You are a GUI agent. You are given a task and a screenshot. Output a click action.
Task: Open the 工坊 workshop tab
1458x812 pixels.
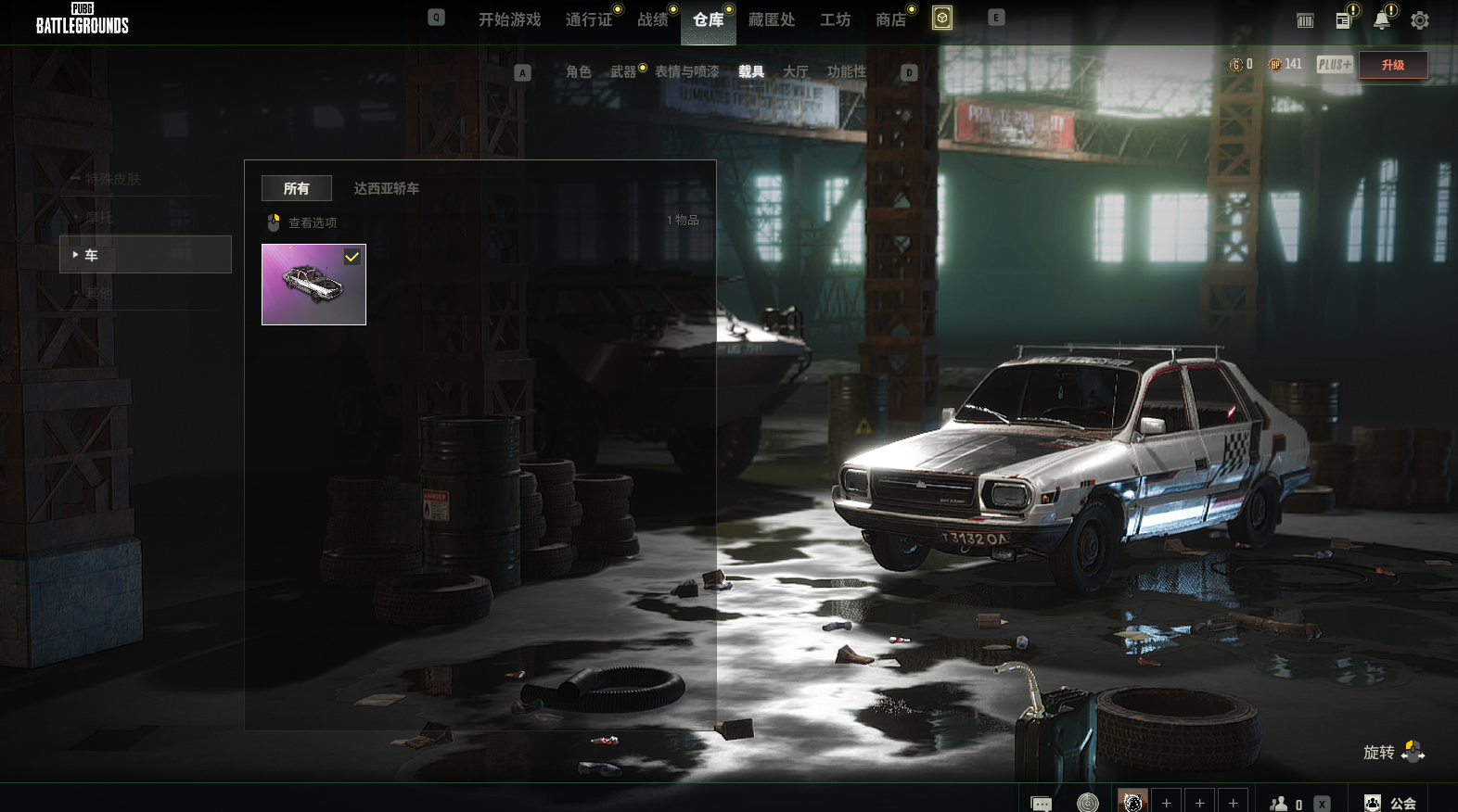pos(835,19)
